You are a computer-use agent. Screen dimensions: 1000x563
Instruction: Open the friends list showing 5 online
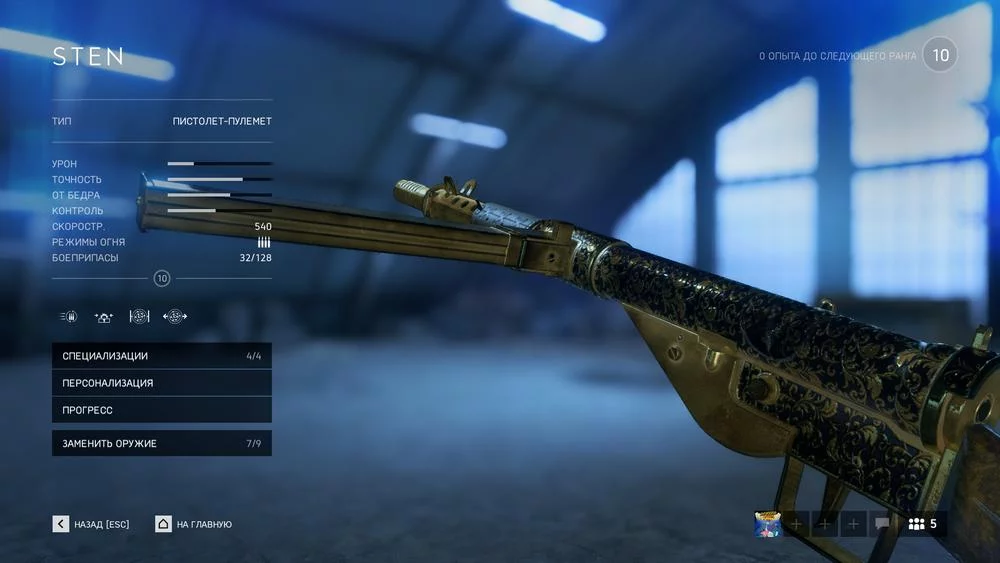pos(922,524)
